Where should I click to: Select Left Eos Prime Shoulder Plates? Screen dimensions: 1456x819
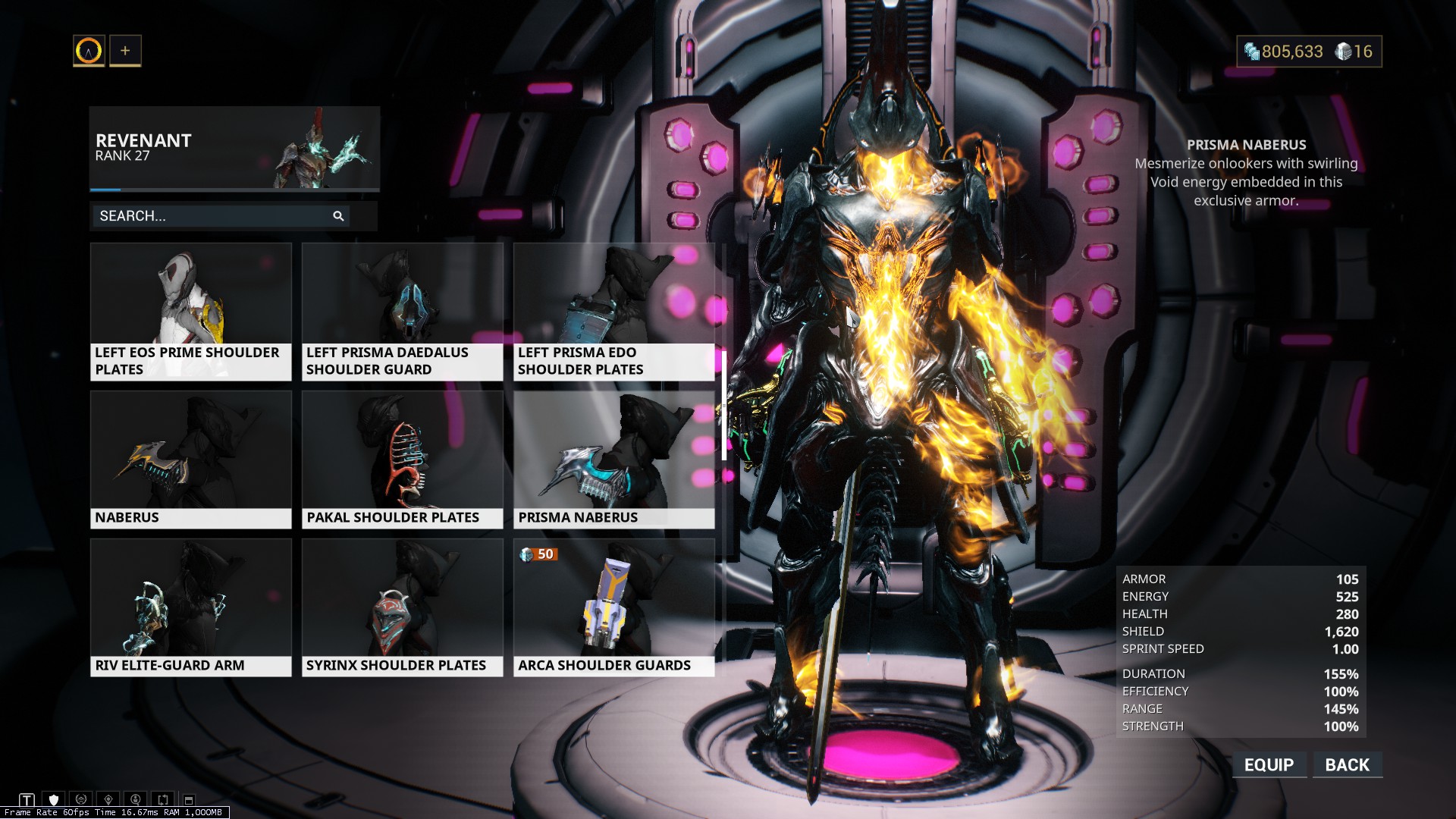click(191, 311)
